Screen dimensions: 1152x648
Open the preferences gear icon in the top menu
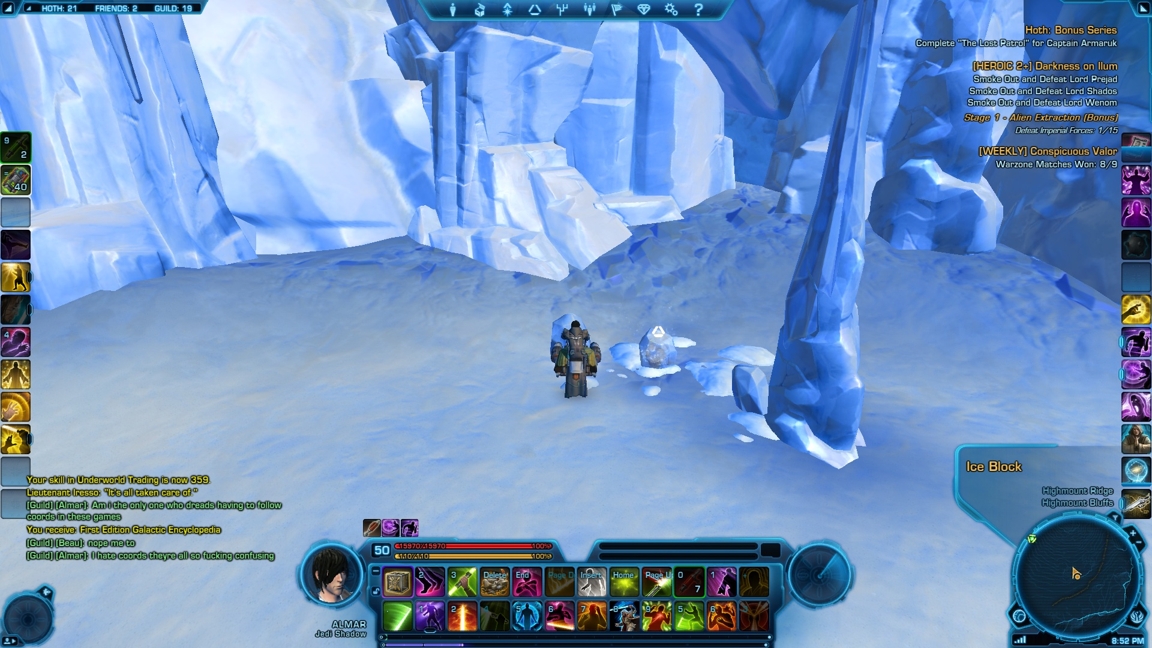coord(671,10)
